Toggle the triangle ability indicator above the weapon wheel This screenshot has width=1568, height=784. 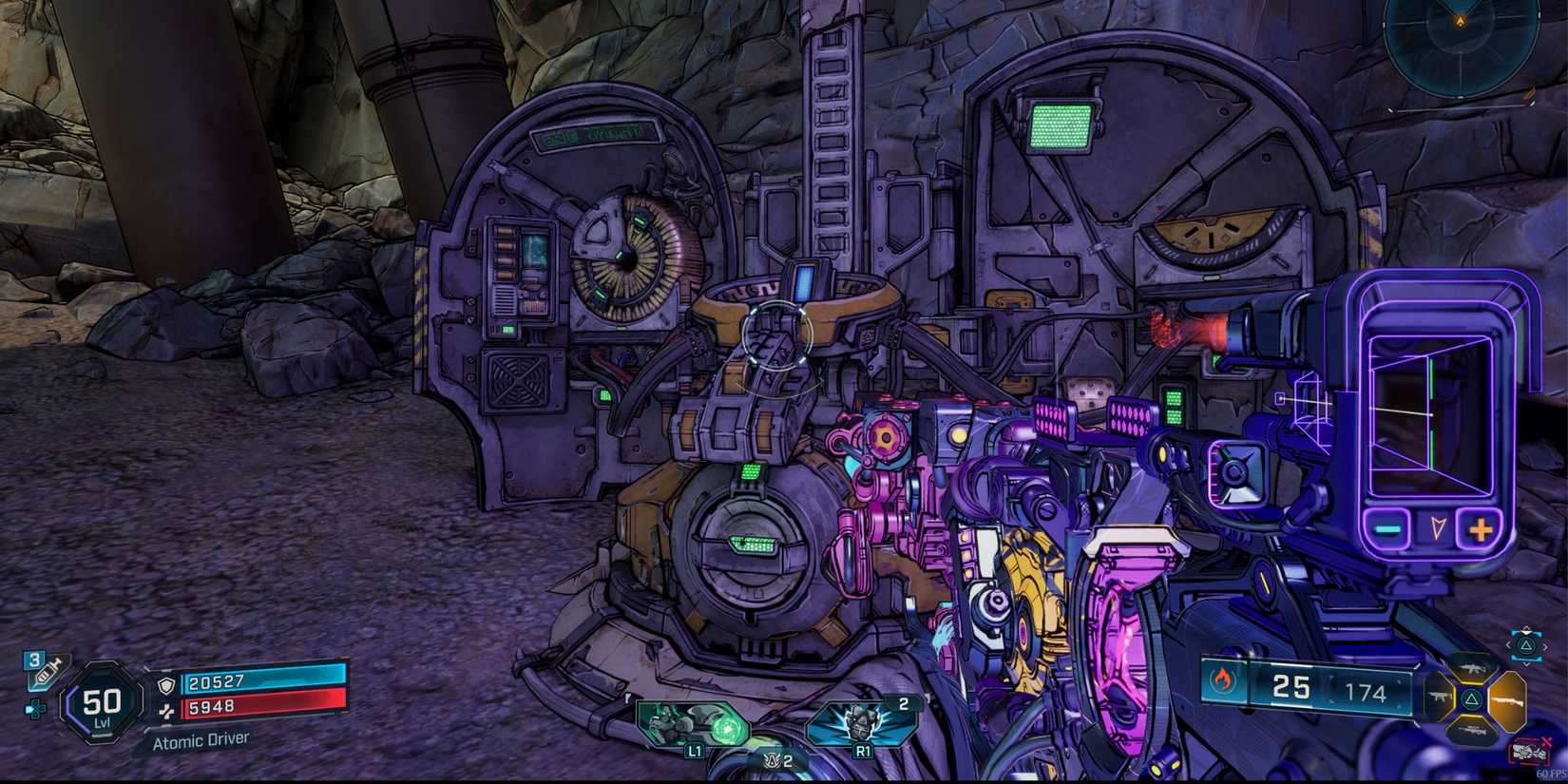1526,646
